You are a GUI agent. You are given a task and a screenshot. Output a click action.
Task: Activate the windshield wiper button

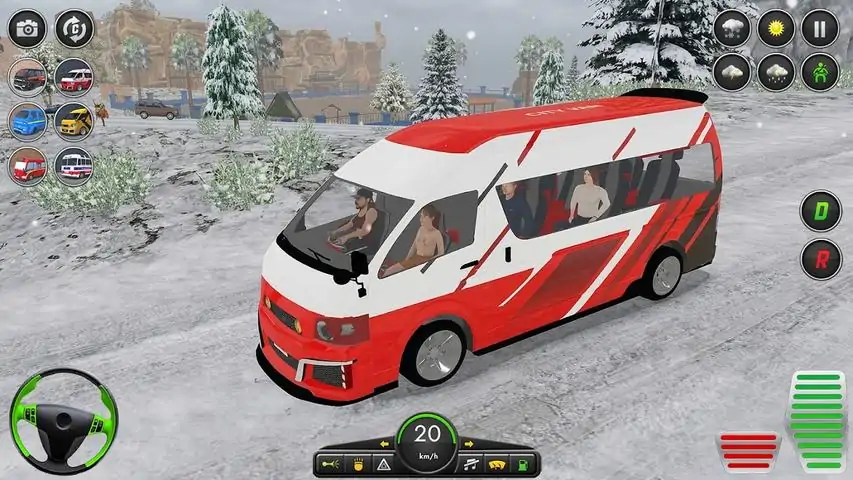click(x=497, y=464)
